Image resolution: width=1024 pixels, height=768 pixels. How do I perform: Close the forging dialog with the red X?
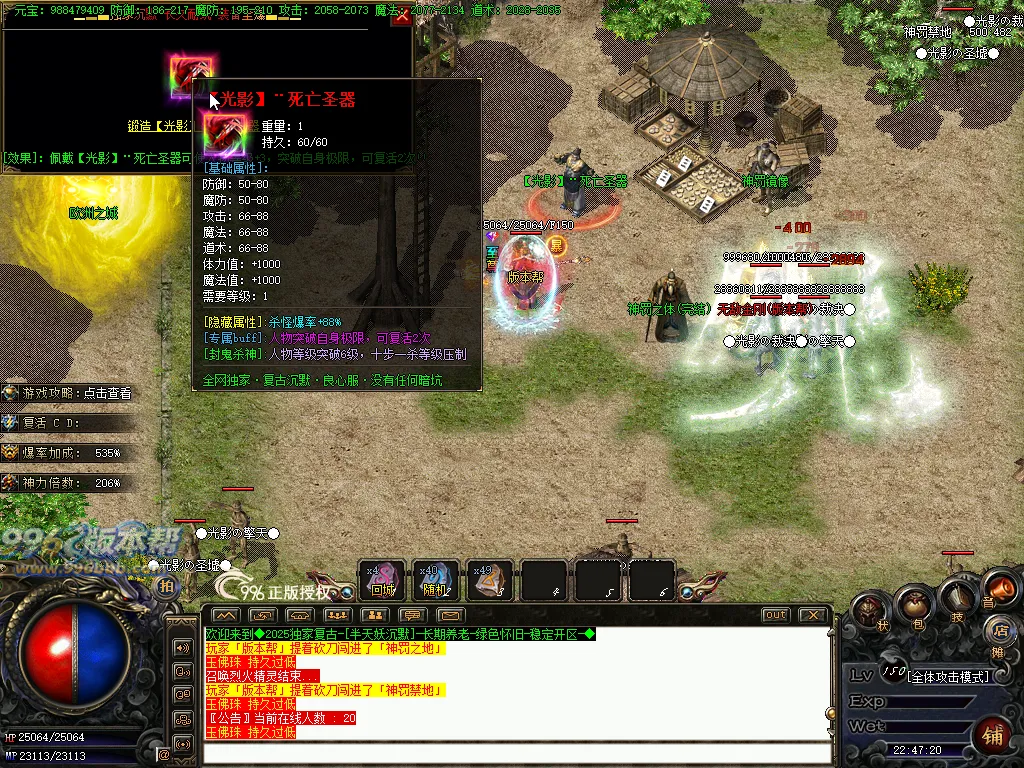click(x=402, y=17)
